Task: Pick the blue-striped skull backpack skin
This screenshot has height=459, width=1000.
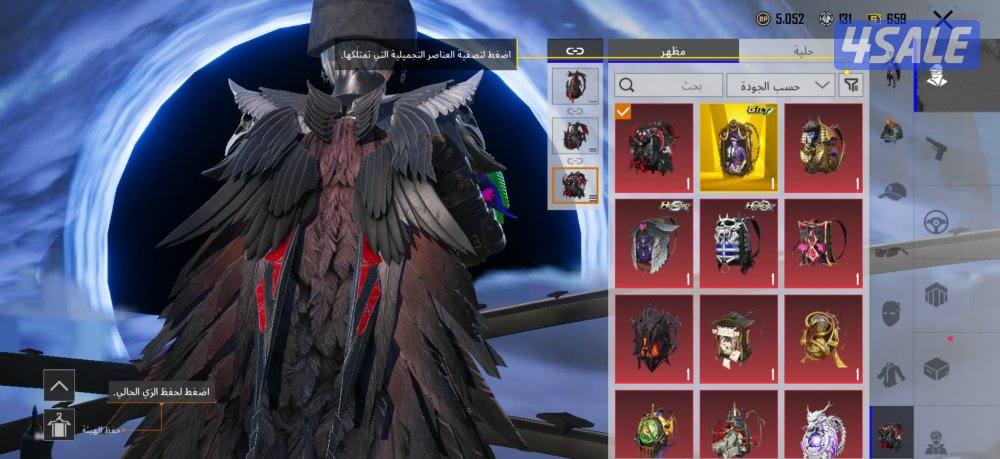Action: (x=739, y=243)
